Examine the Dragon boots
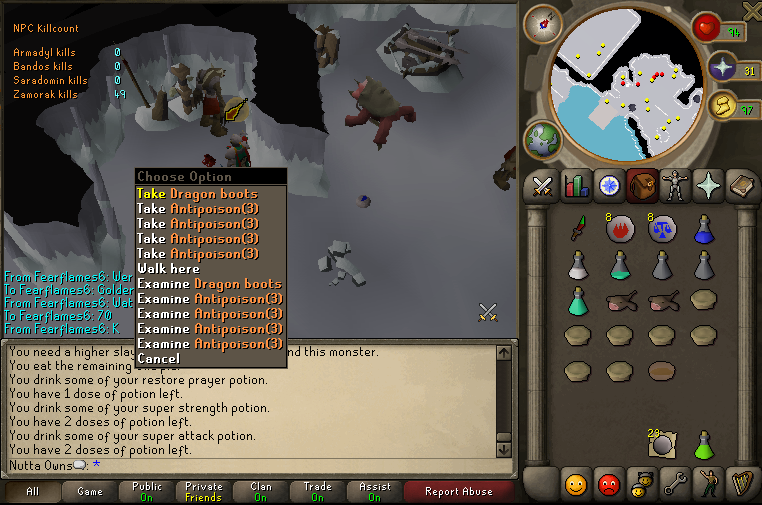 208,284
